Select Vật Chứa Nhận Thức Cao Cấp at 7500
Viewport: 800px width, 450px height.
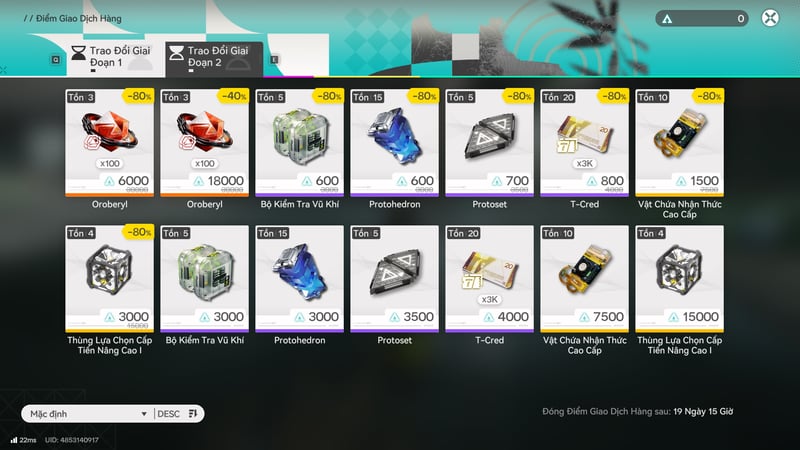(584, 277)
